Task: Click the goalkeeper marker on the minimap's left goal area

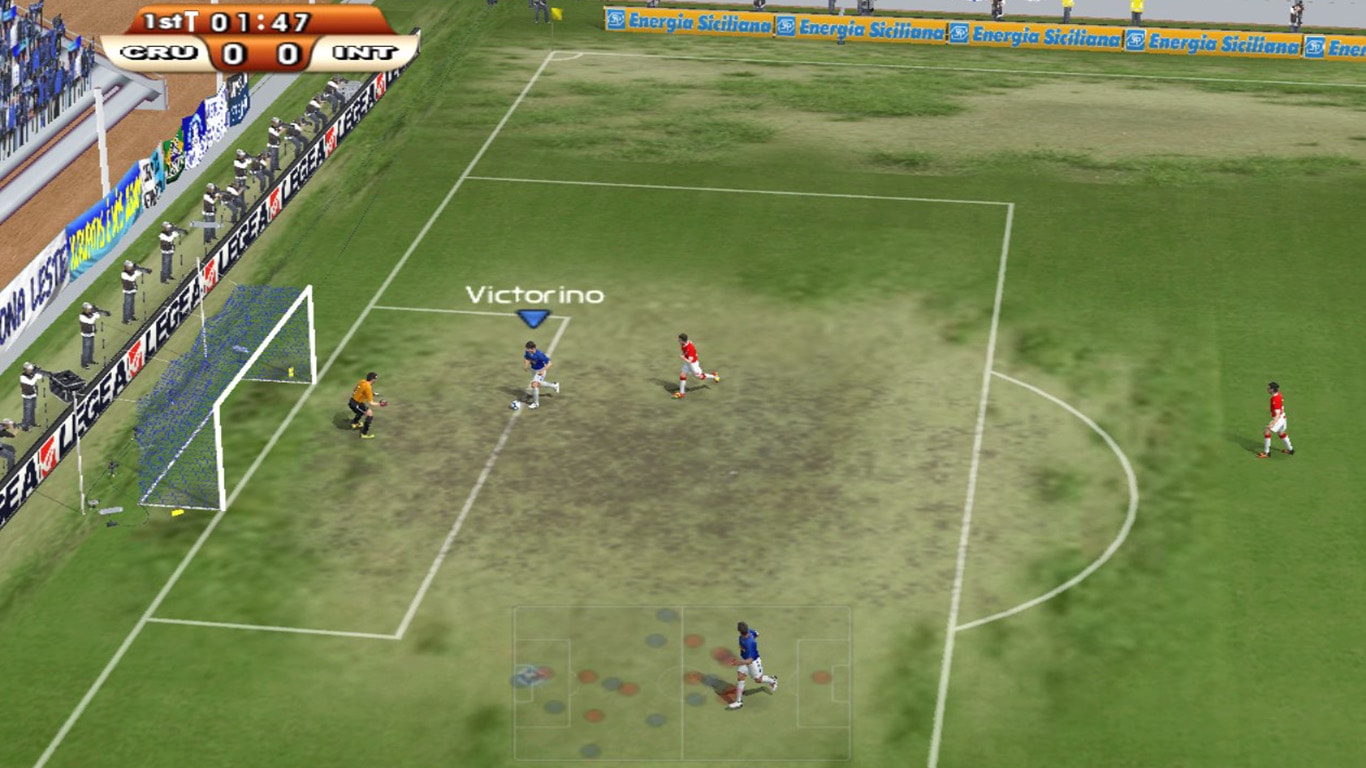Action: point(530,673)
